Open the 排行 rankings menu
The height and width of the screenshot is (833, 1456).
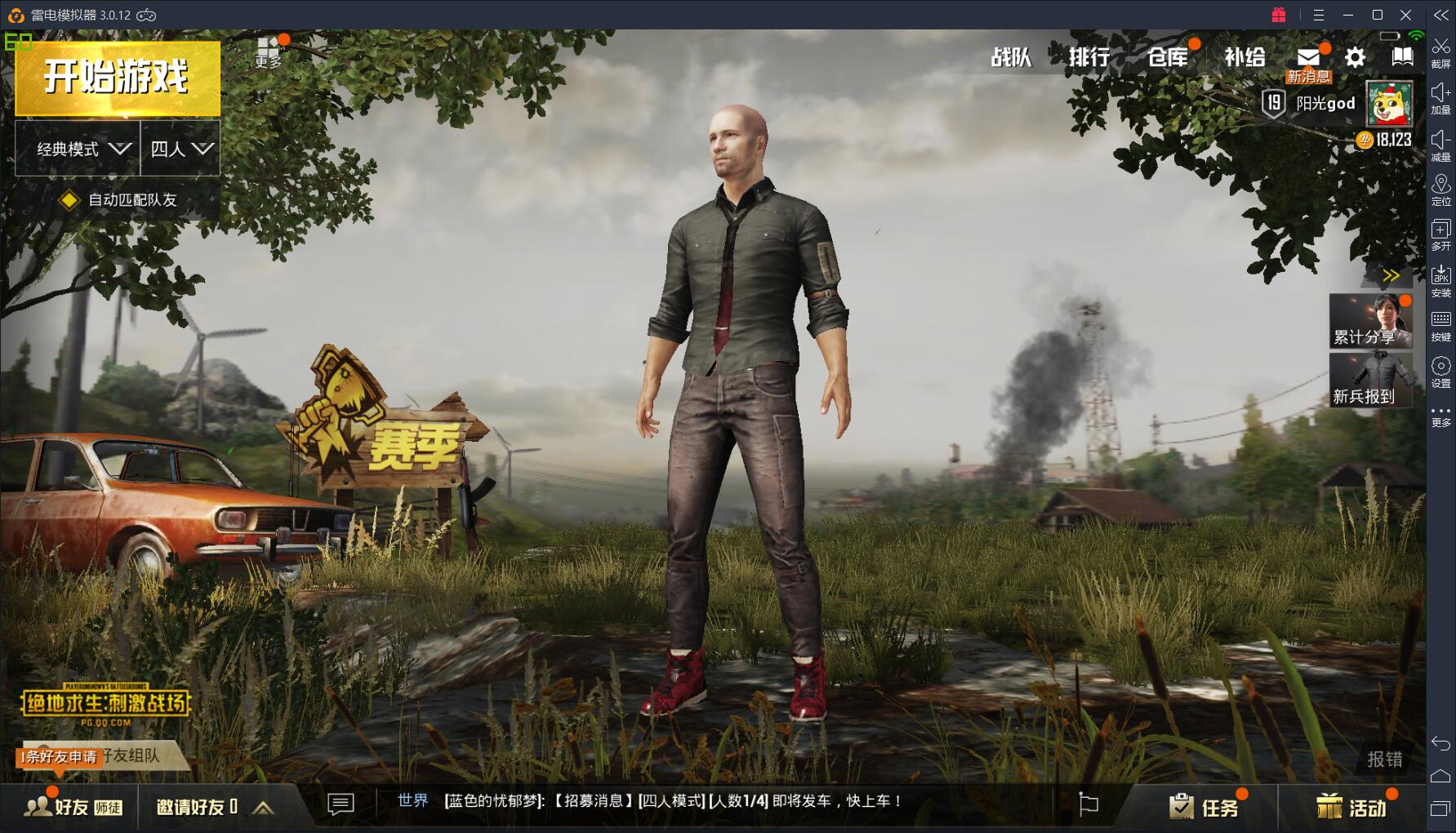click(x=1089, y=57)
